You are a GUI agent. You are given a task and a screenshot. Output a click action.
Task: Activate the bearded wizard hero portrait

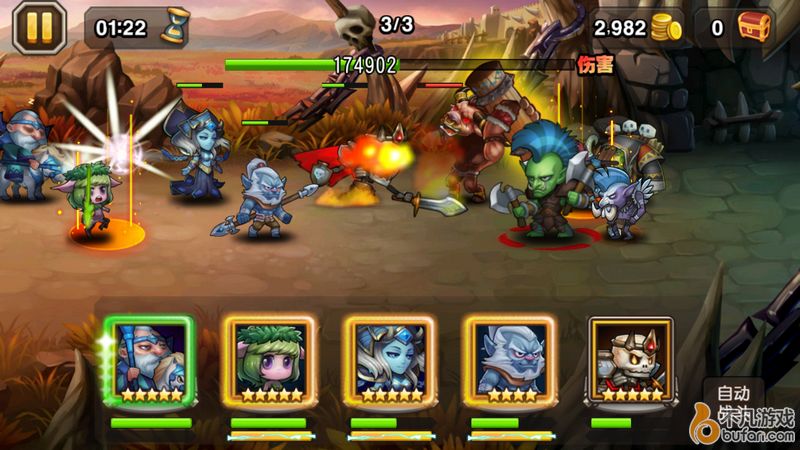[x=150, y=360]
